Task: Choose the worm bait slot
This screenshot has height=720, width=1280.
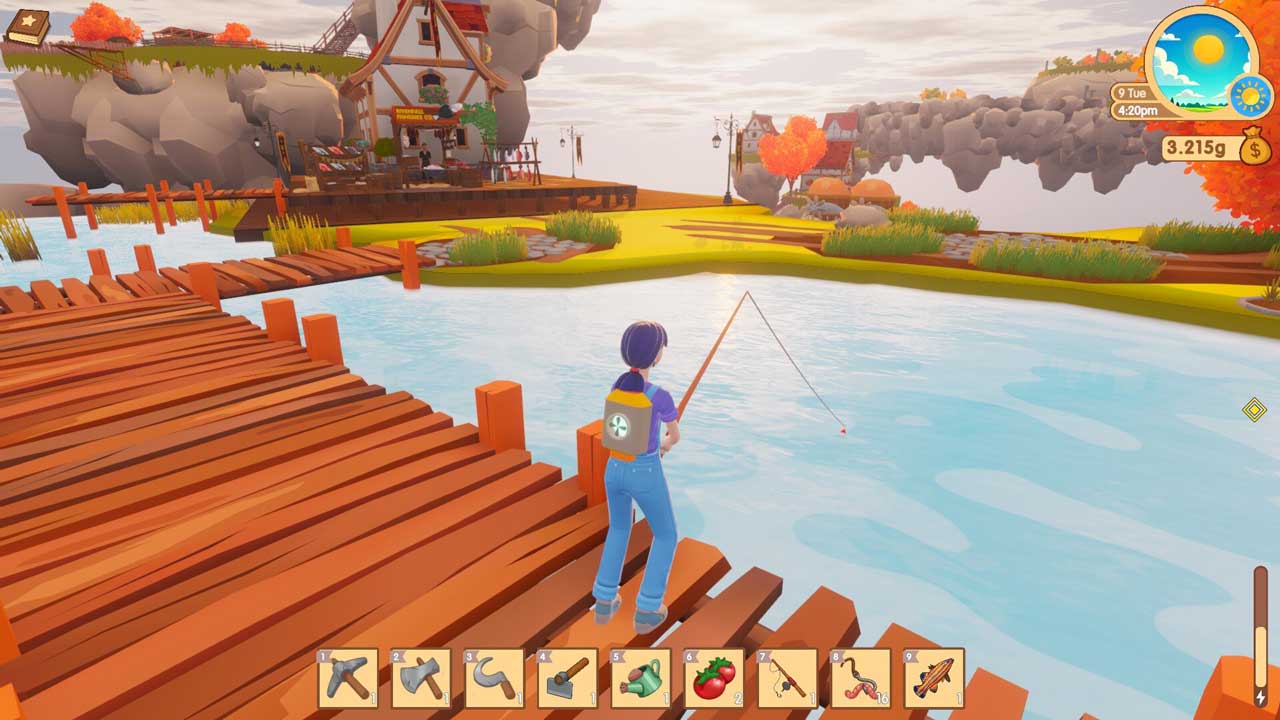Action: point(861,678)
